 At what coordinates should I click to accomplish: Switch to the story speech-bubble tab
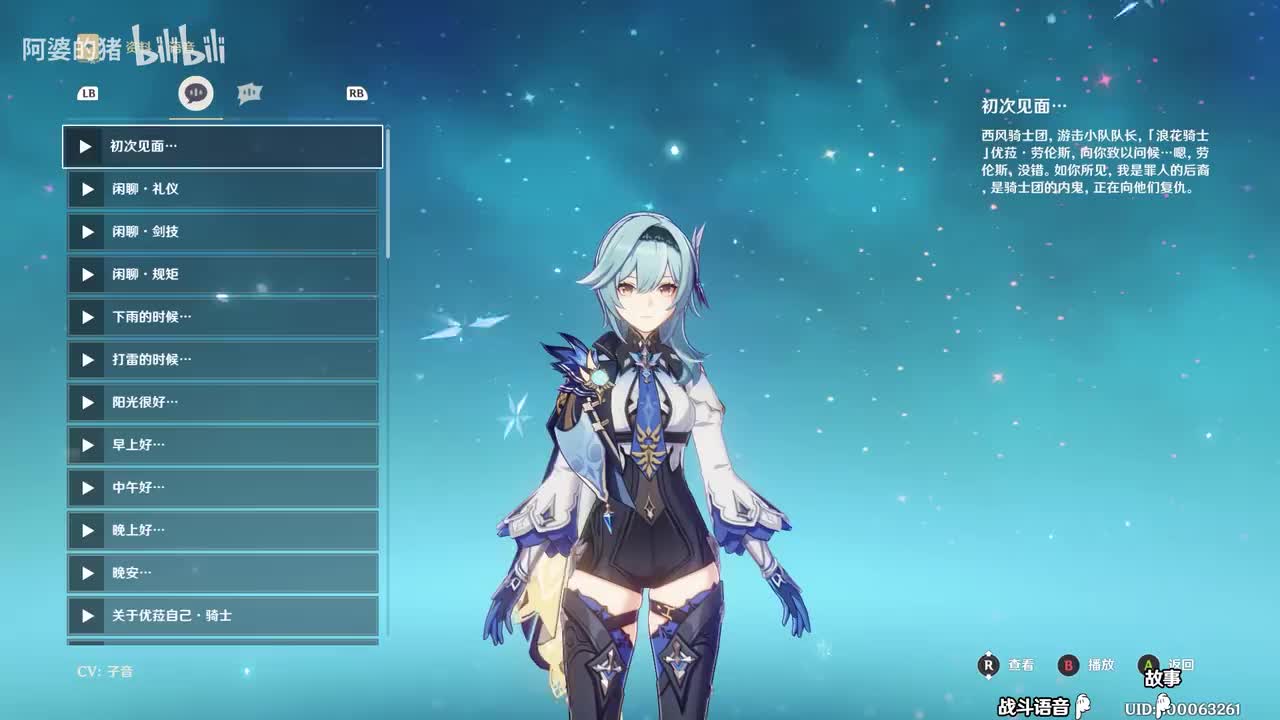click(196, 93)
